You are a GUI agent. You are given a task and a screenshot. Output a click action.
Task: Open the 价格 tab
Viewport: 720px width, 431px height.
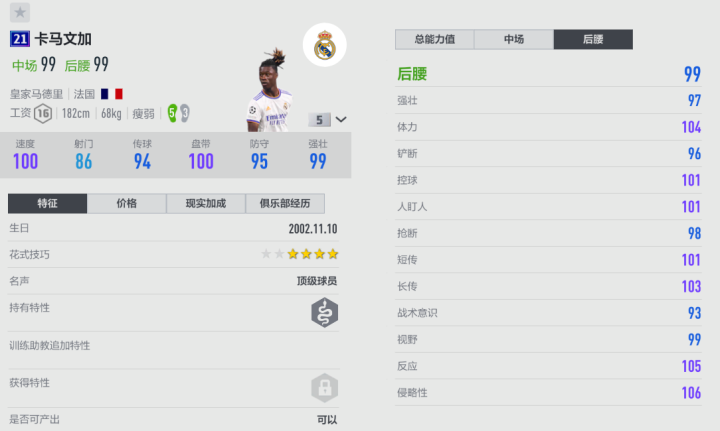(126, 203)
